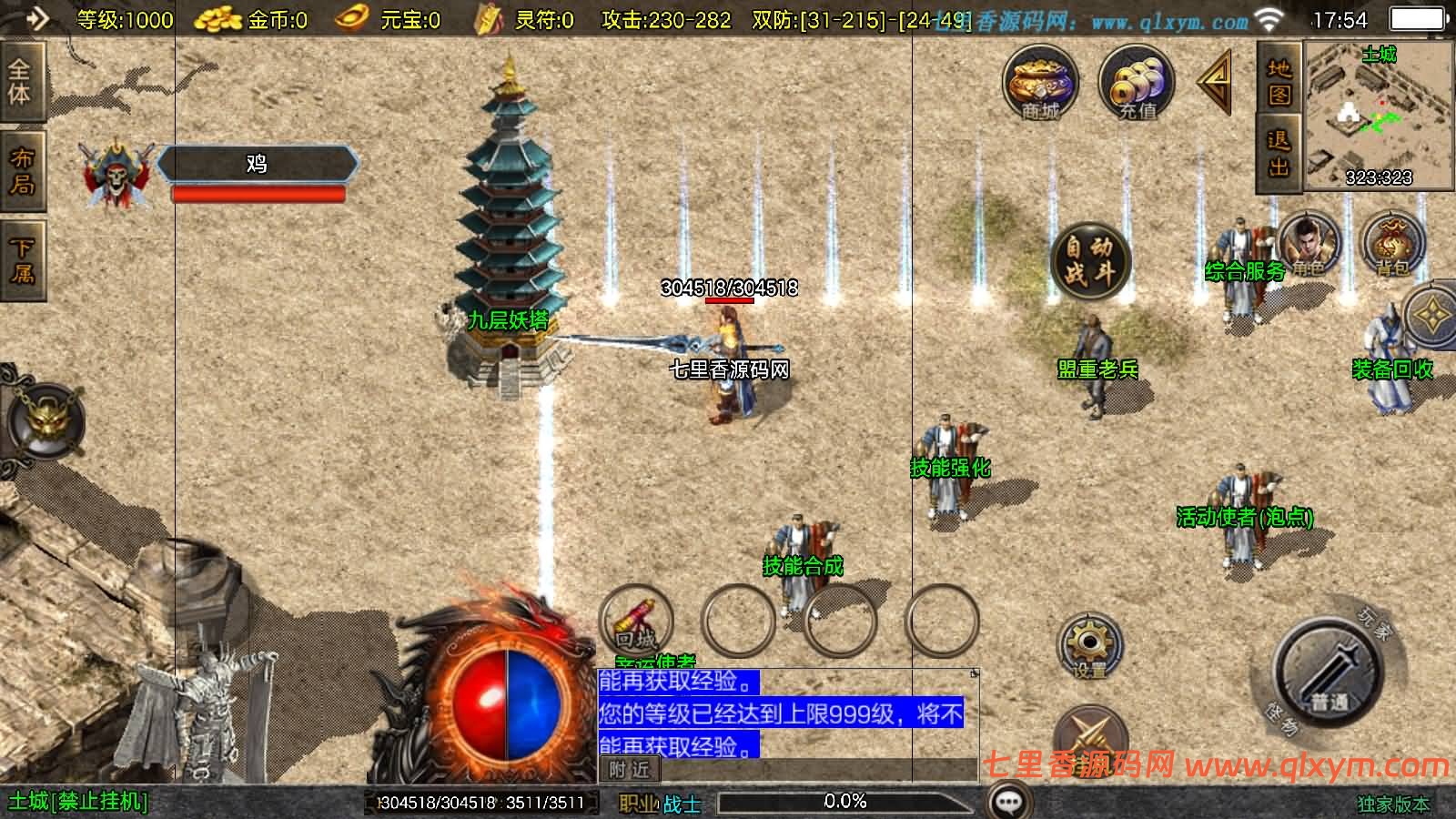1456x819 pixels.
Task: Open the 背包 bag
Action: [x=1391, y=244]
